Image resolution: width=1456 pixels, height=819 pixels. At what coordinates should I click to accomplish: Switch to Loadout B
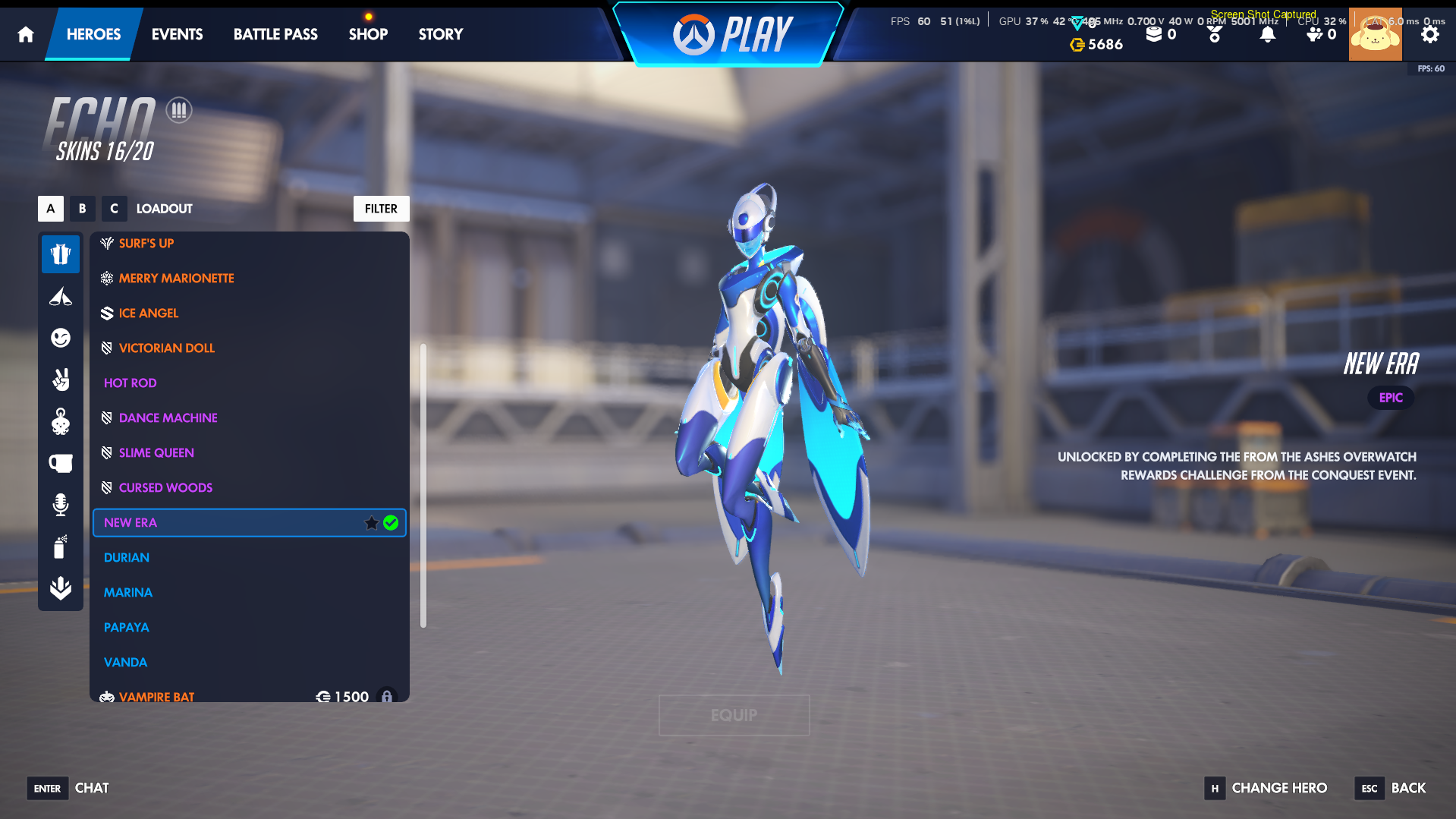pos(82,208)
